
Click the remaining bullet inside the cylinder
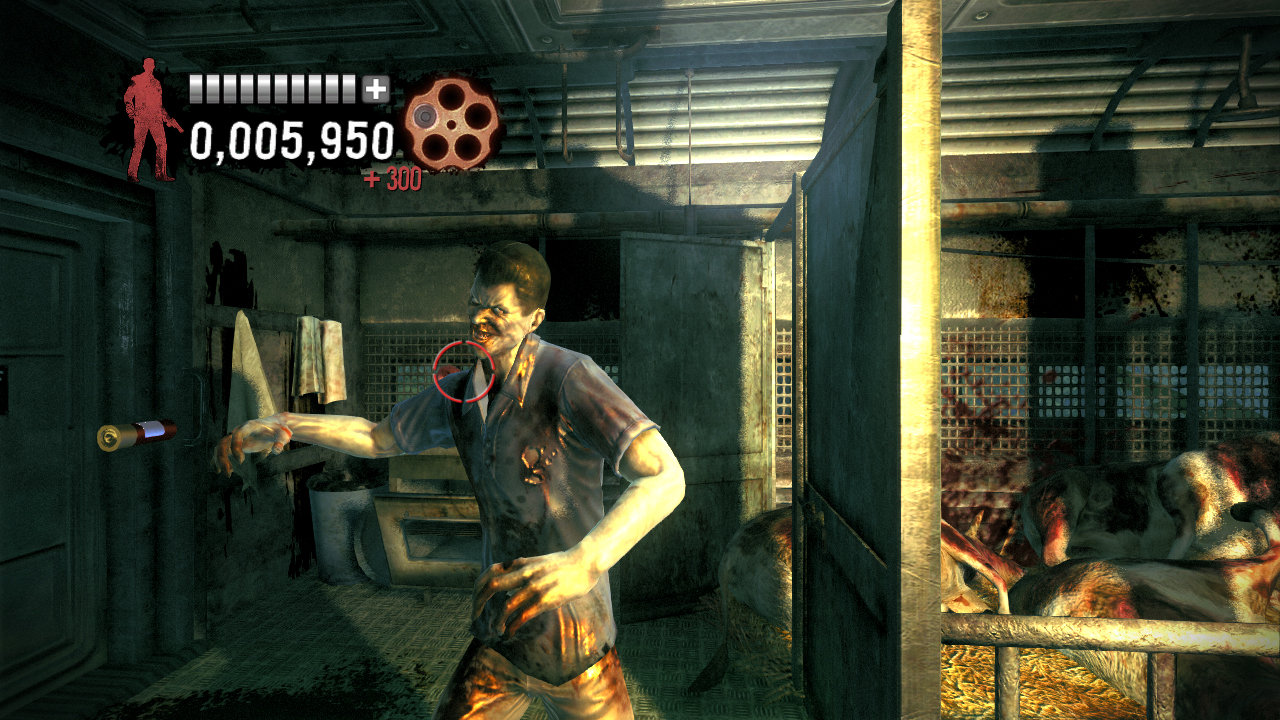(425, 116)
